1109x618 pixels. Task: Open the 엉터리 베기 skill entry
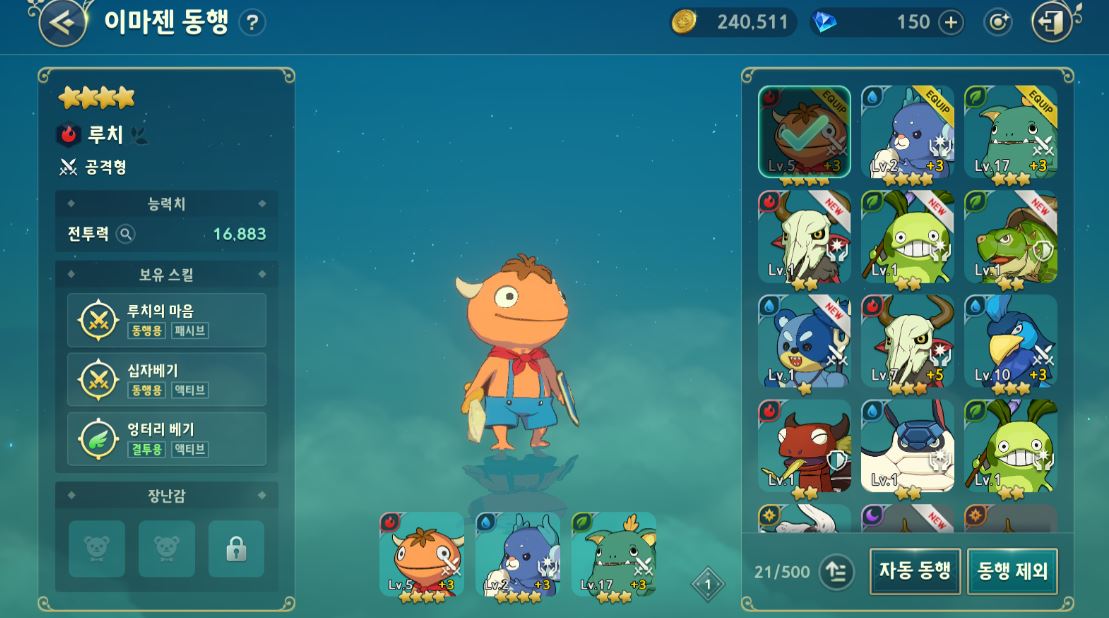[x=167, y=439]
